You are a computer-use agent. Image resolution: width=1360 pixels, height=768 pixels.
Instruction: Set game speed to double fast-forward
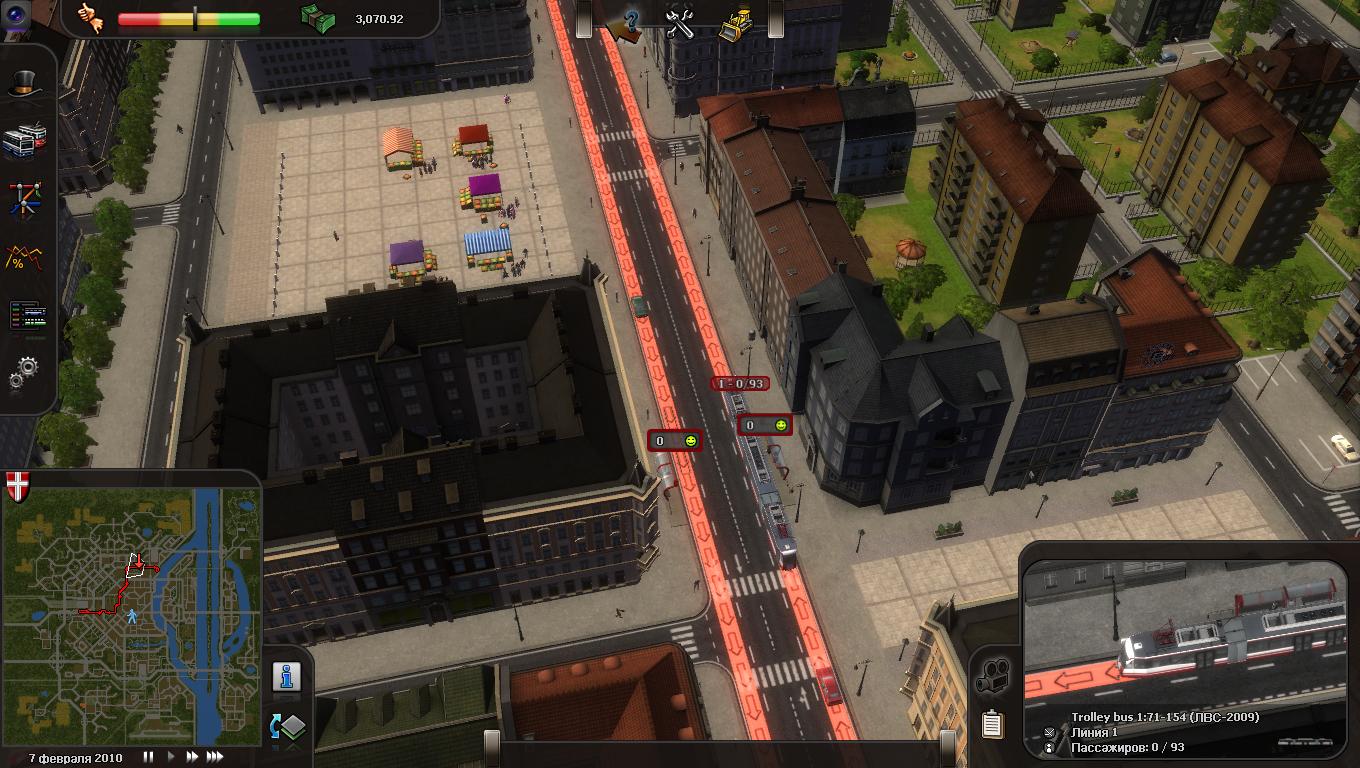(x=191, y=757)
